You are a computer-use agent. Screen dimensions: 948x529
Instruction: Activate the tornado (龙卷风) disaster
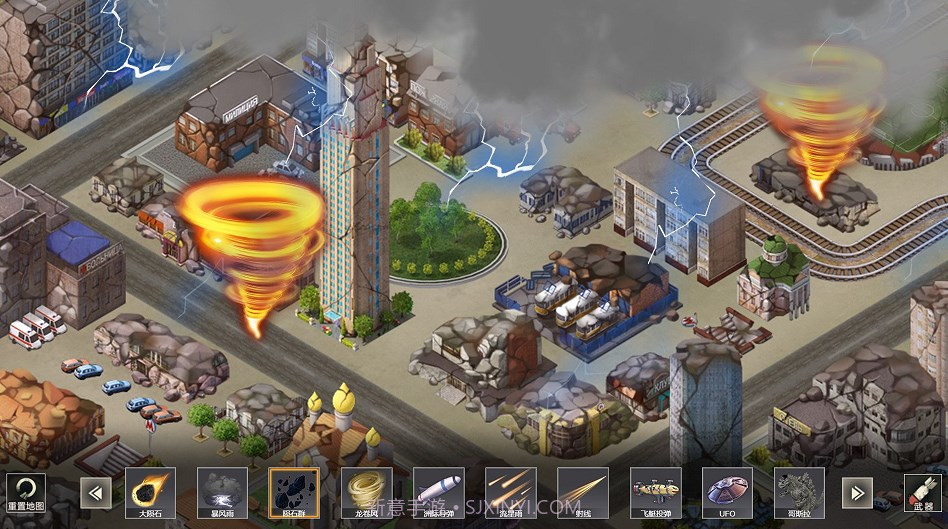[366, 492]
